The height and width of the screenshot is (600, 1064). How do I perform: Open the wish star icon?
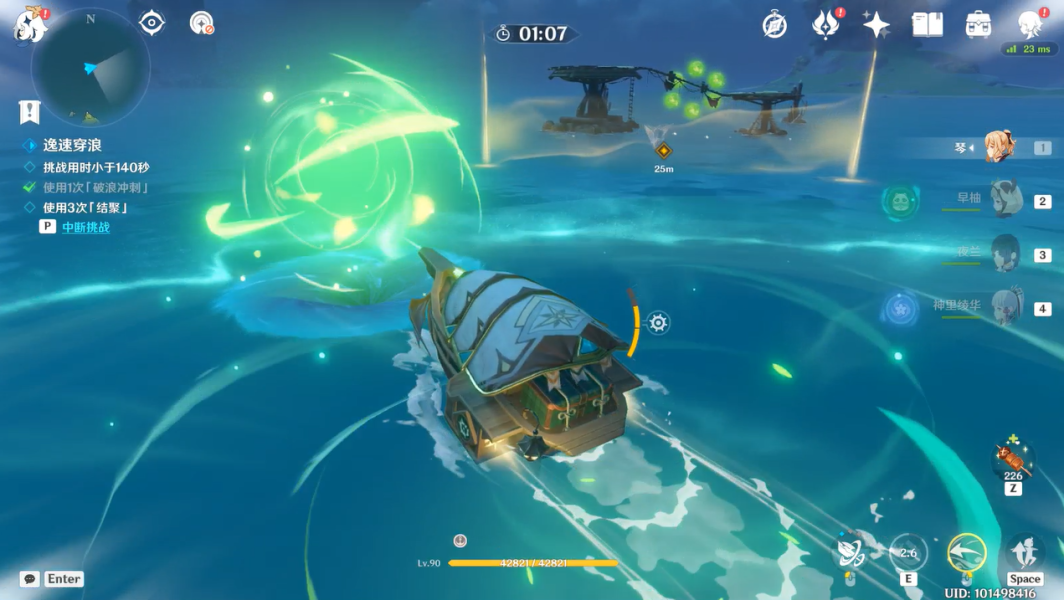876,25
